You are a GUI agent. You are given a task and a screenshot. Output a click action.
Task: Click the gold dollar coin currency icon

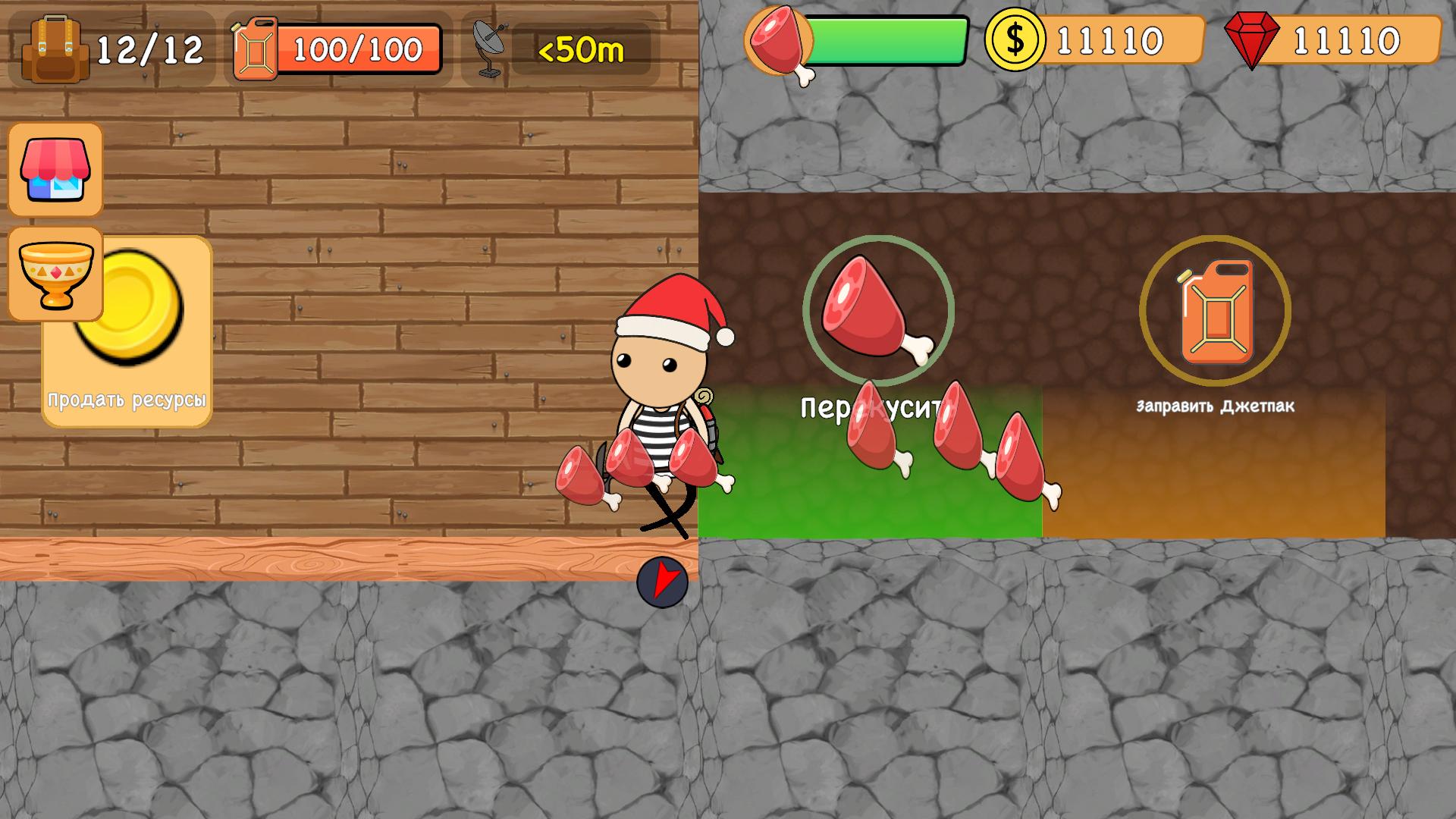(1014, 39)
